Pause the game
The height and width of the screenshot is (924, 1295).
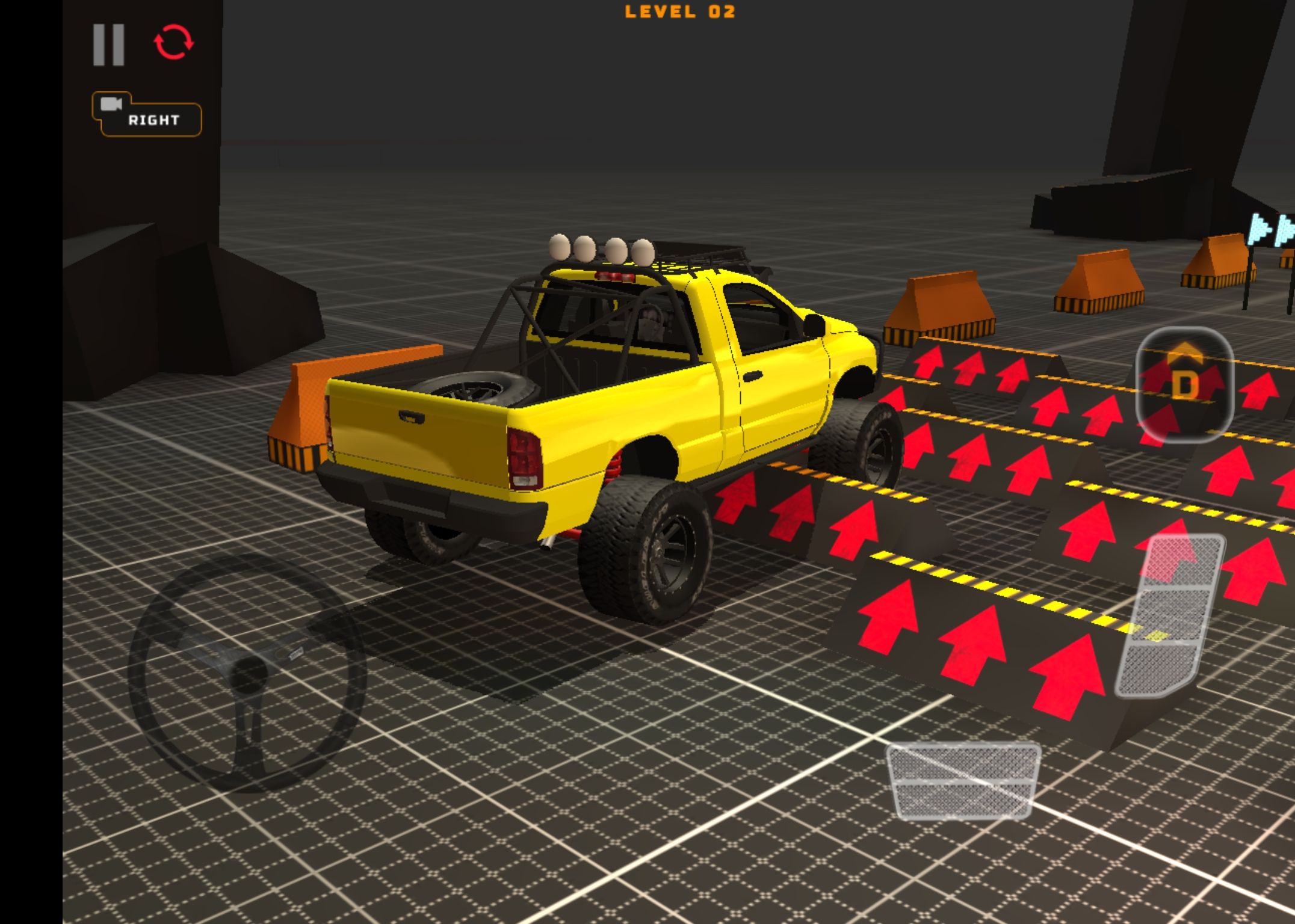click(x=109, y=45)
